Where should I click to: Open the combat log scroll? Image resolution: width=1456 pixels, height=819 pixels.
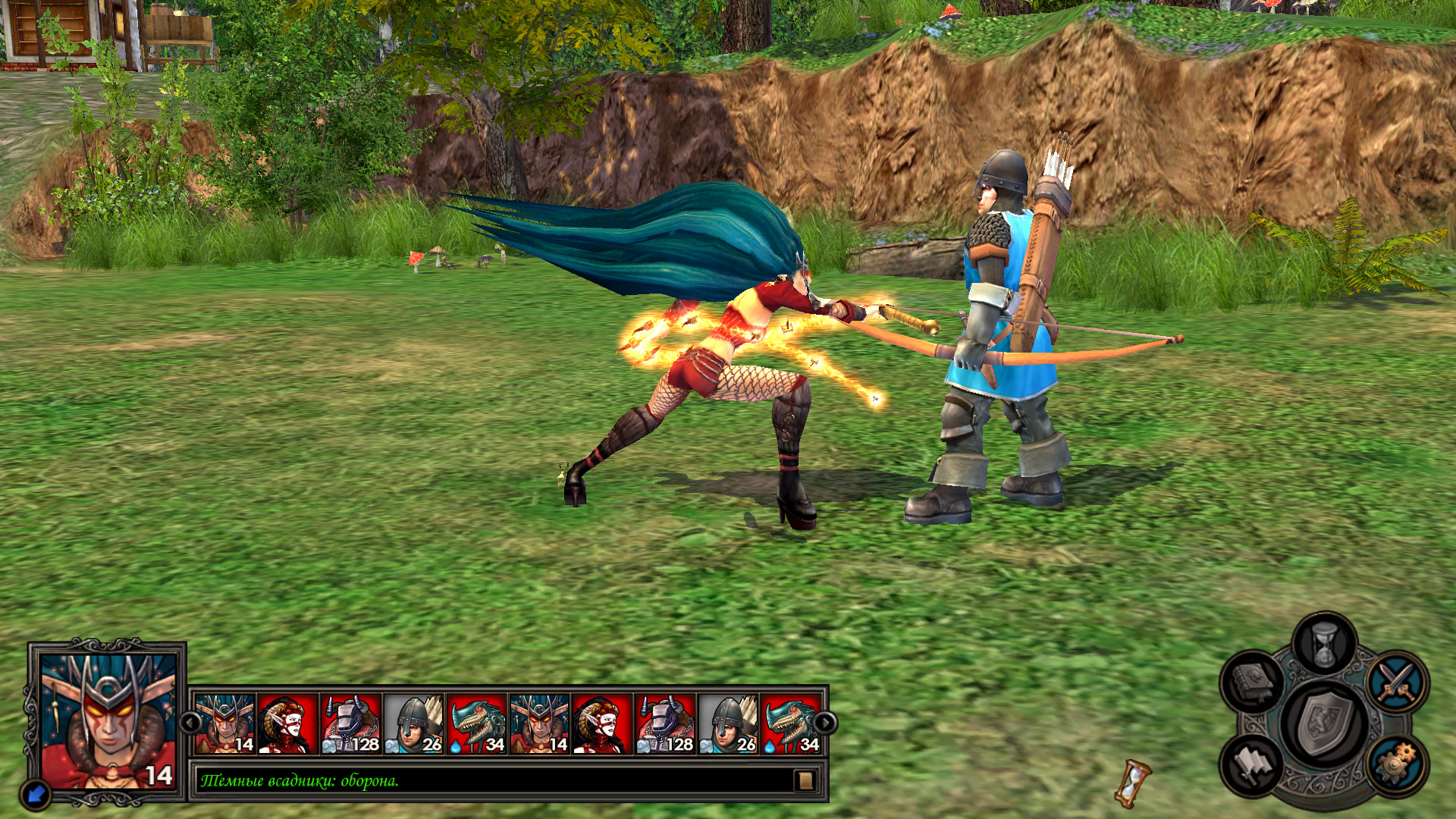pos(805,780)
